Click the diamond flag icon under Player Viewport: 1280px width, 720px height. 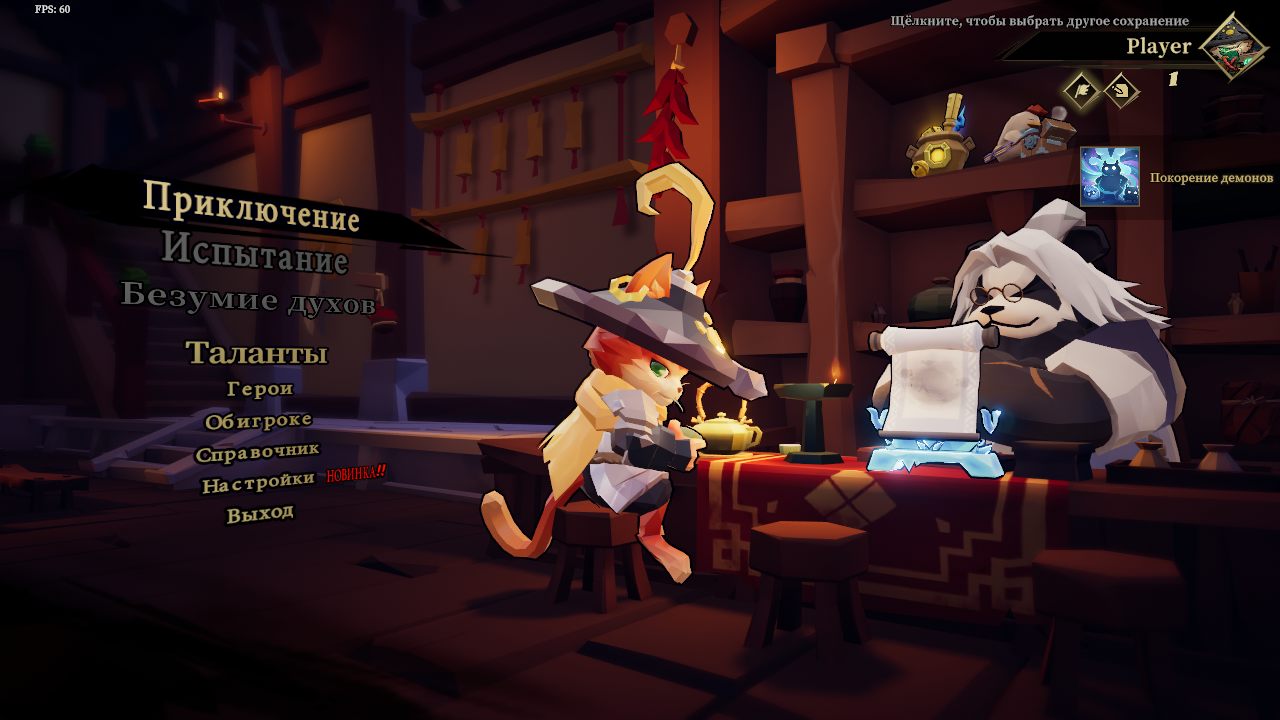click(x=1081, y=91)
